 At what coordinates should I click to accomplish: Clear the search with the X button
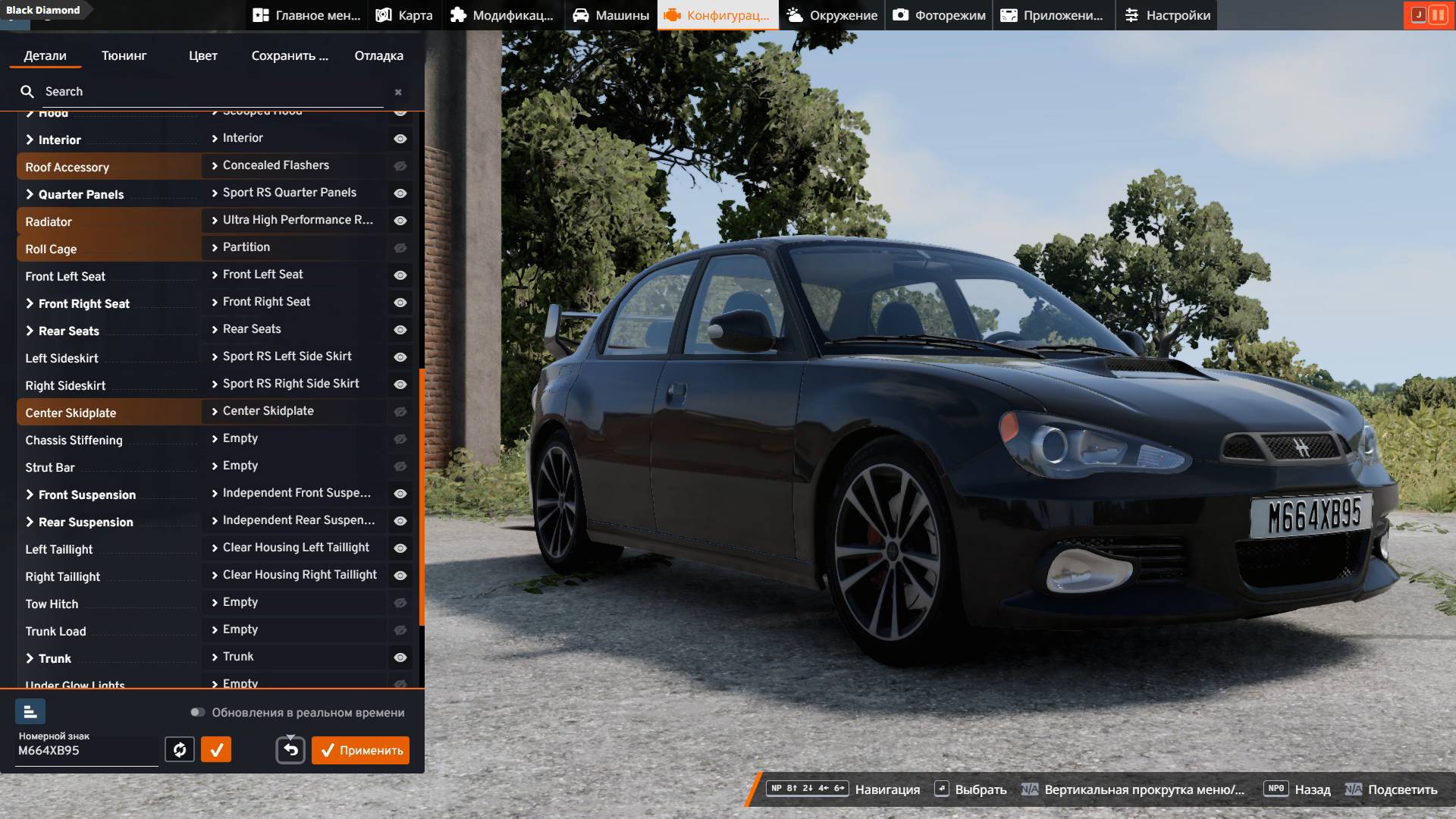[398, 92]
